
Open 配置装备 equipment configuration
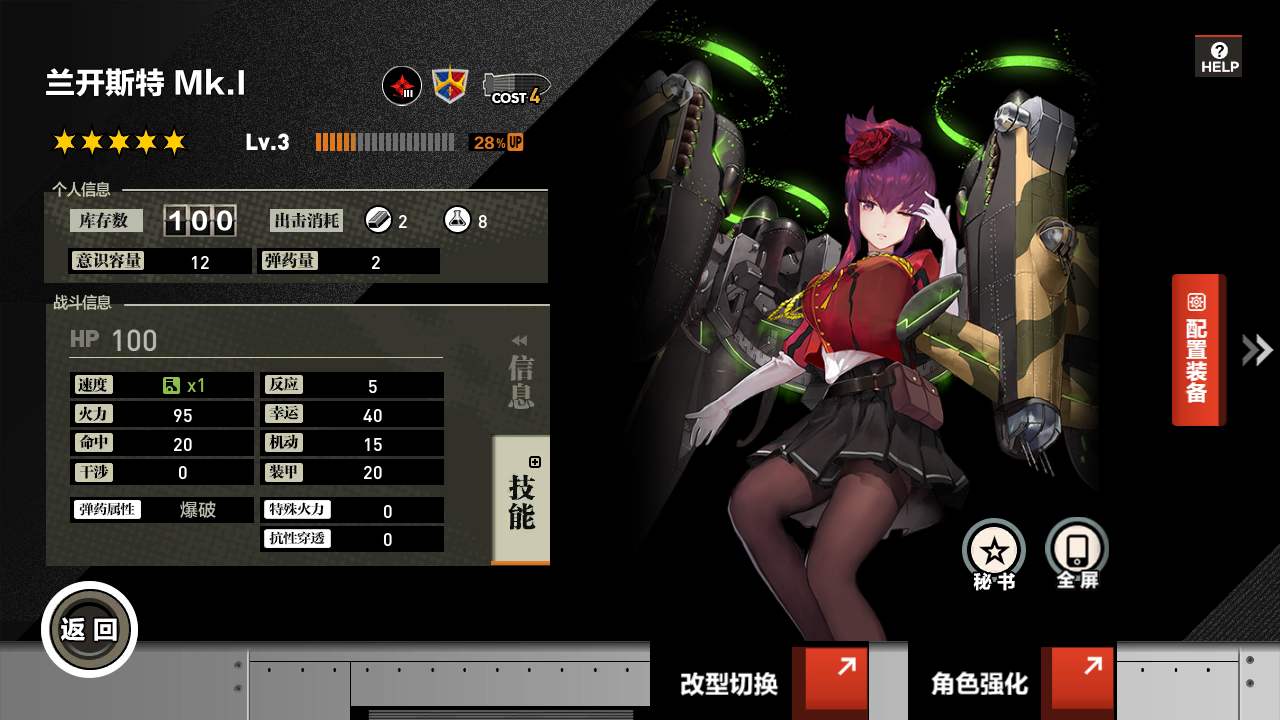click(1197, 349)
